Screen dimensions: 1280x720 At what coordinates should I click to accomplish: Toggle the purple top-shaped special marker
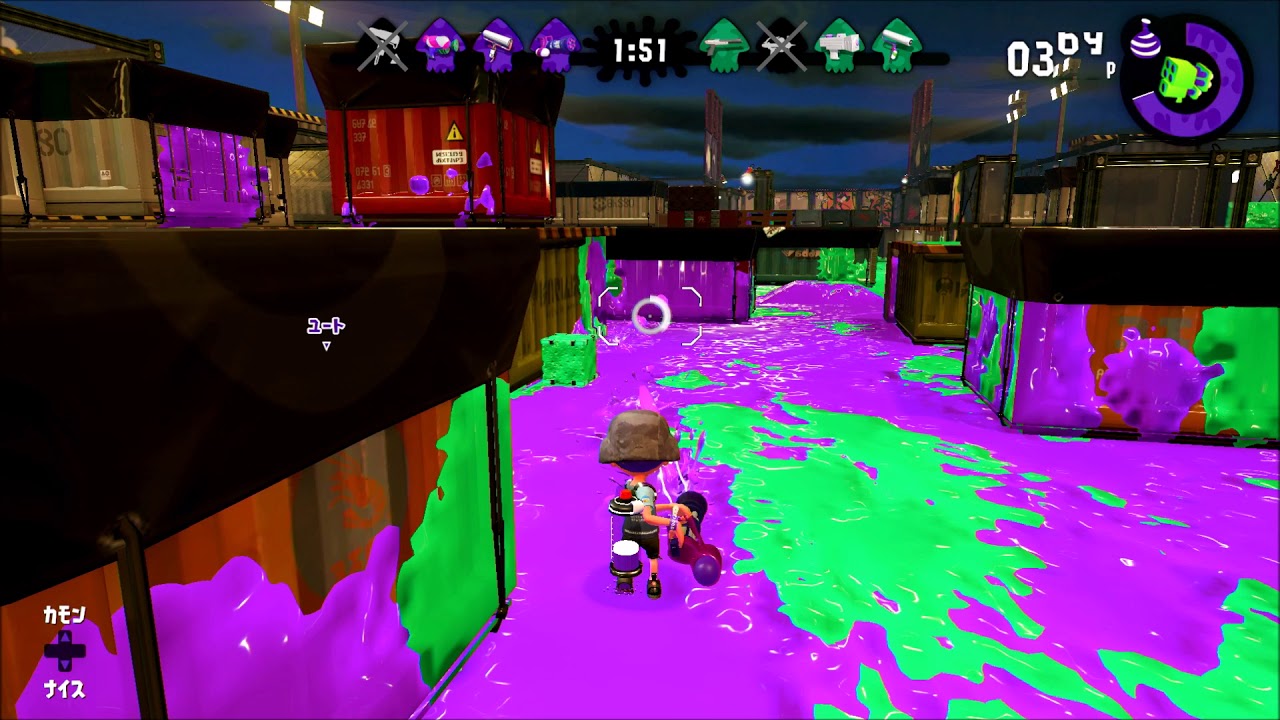(1146, 40)
